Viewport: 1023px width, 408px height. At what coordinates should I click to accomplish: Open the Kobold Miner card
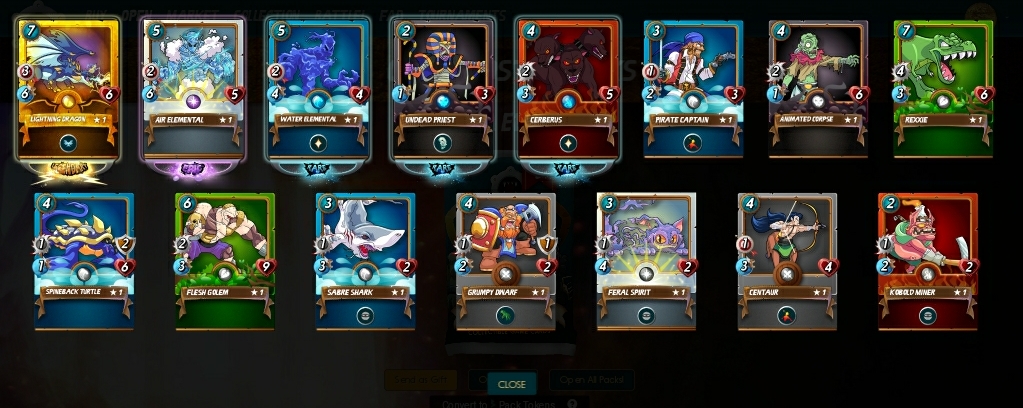point(928,262)
